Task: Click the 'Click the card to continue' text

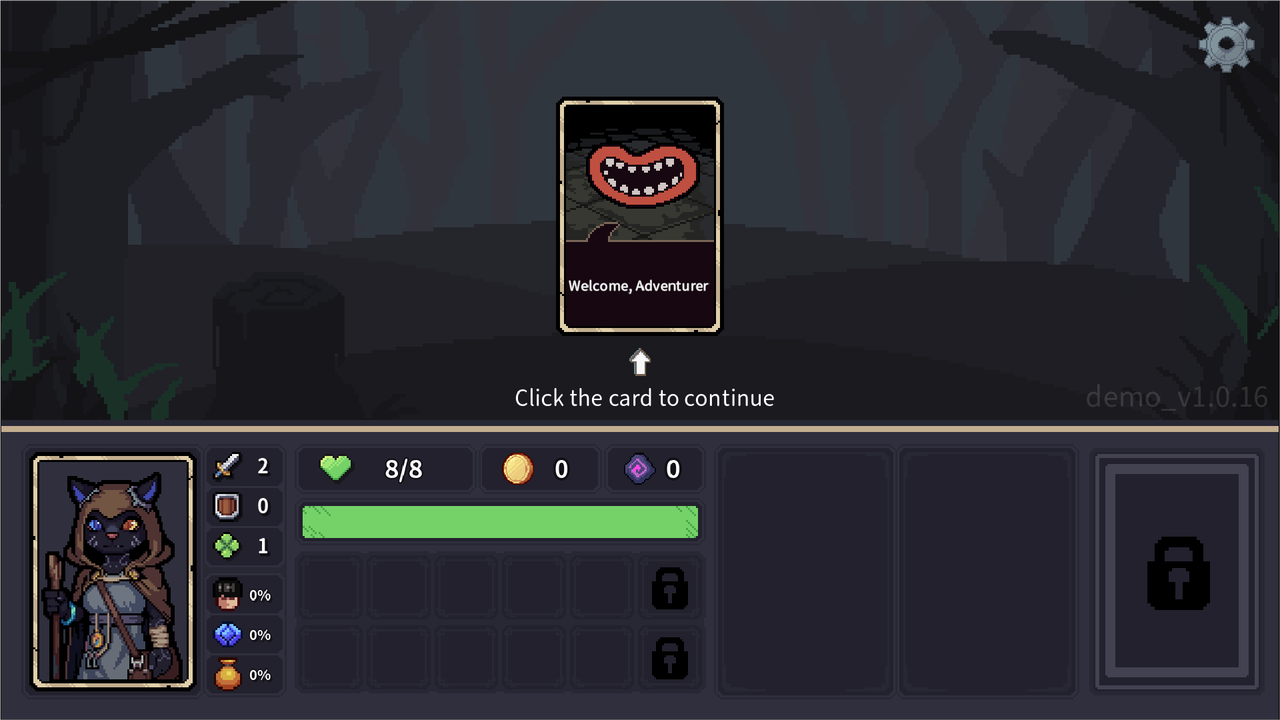Action: (644, 397)
